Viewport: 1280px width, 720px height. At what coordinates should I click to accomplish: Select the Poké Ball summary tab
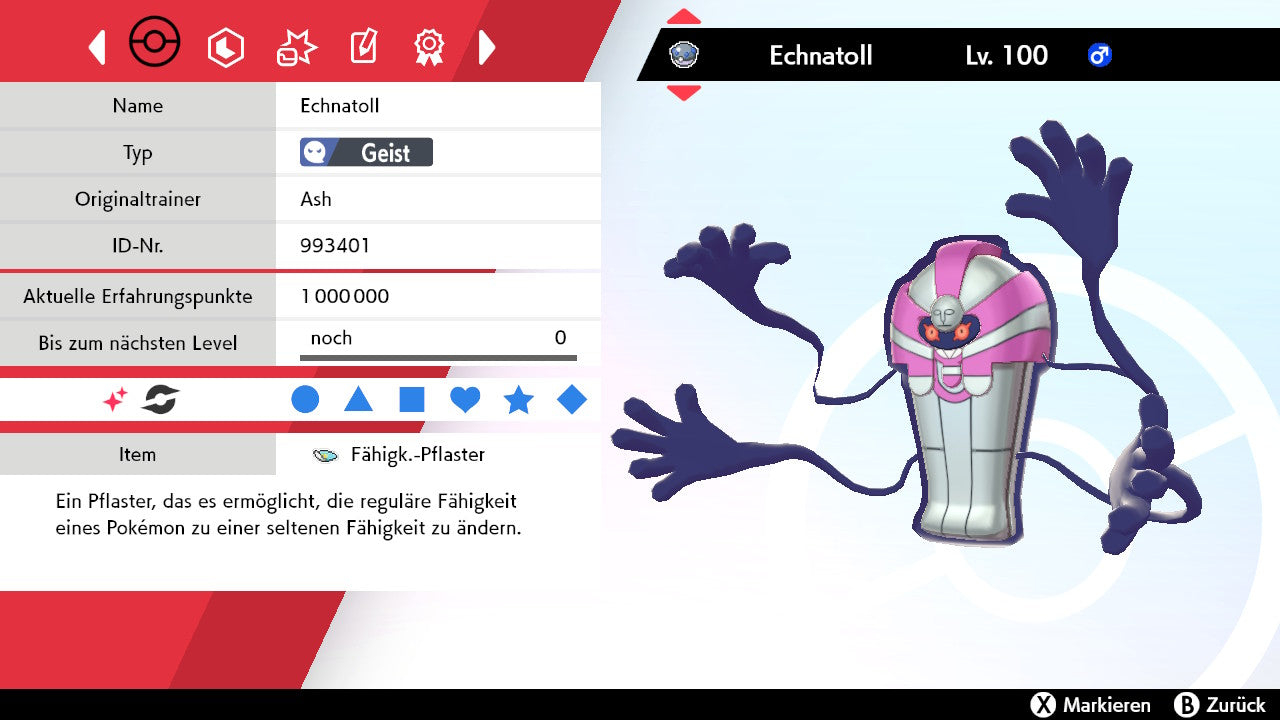coord(155,45)
